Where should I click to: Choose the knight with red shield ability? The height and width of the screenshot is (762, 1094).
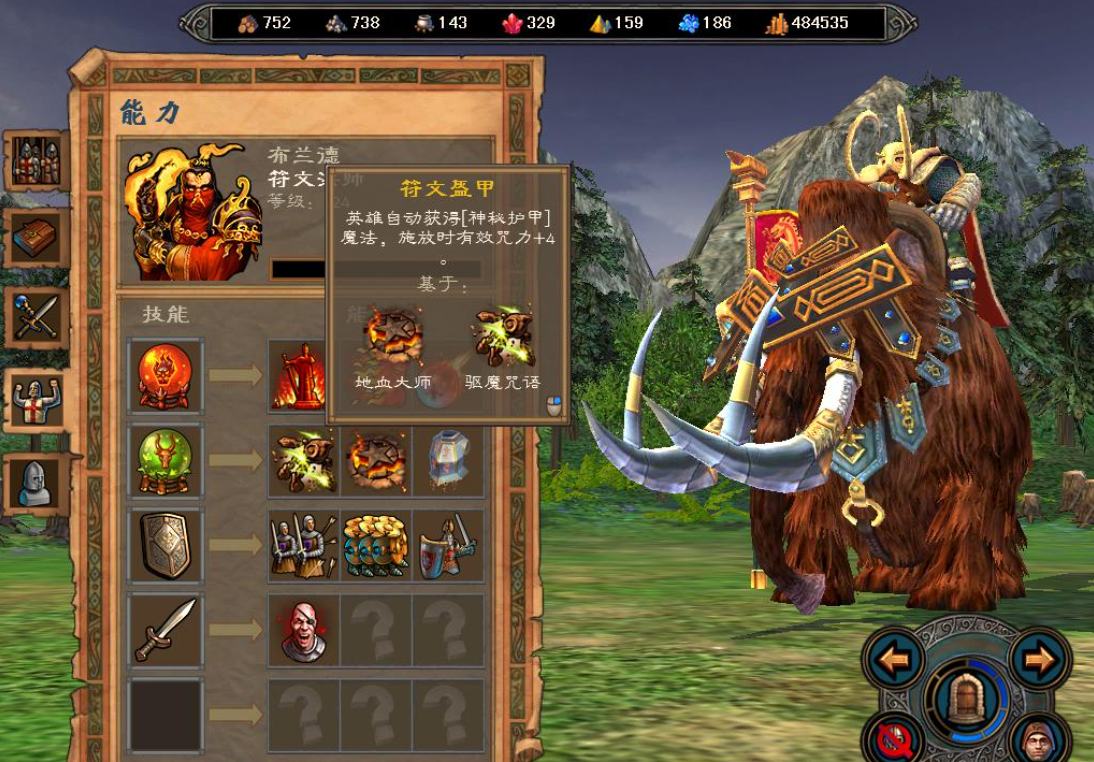(x=449, y=545)
